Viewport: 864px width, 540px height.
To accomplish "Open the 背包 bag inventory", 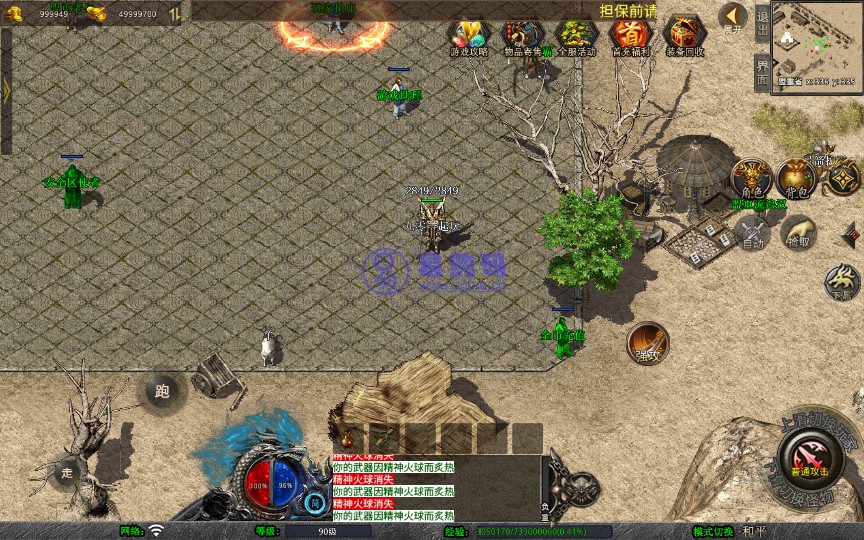I will click(x=797, y=179).
